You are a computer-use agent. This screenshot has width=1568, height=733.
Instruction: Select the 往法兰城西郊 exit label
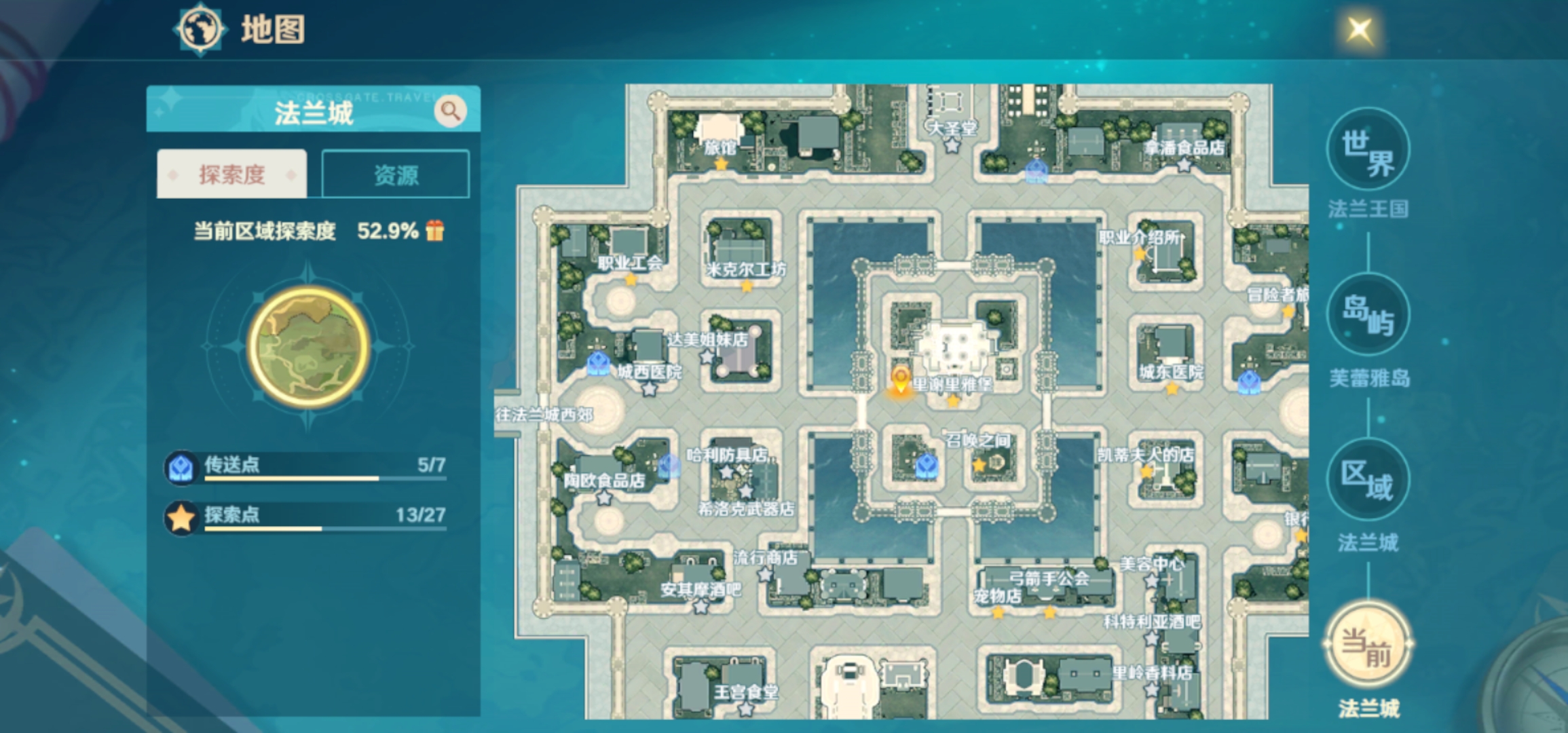point(544,415)
